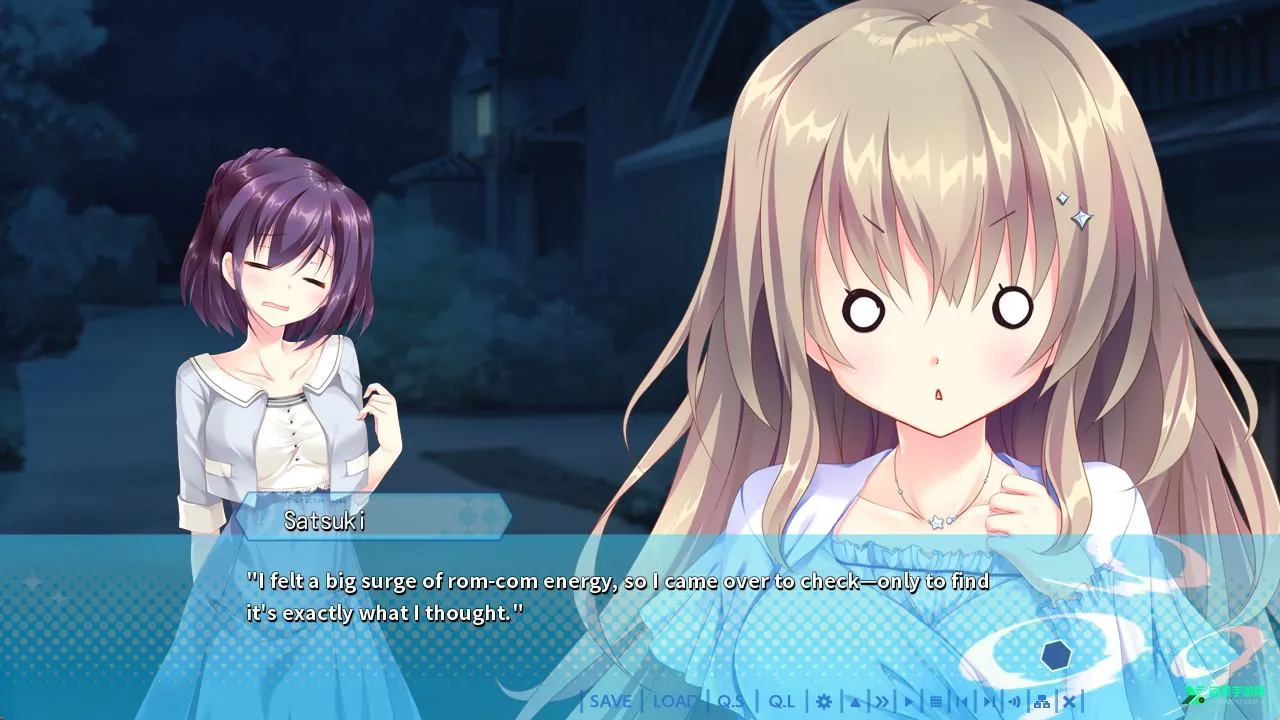
Task: Open the LOAD menu
Action: pos(675,701)
